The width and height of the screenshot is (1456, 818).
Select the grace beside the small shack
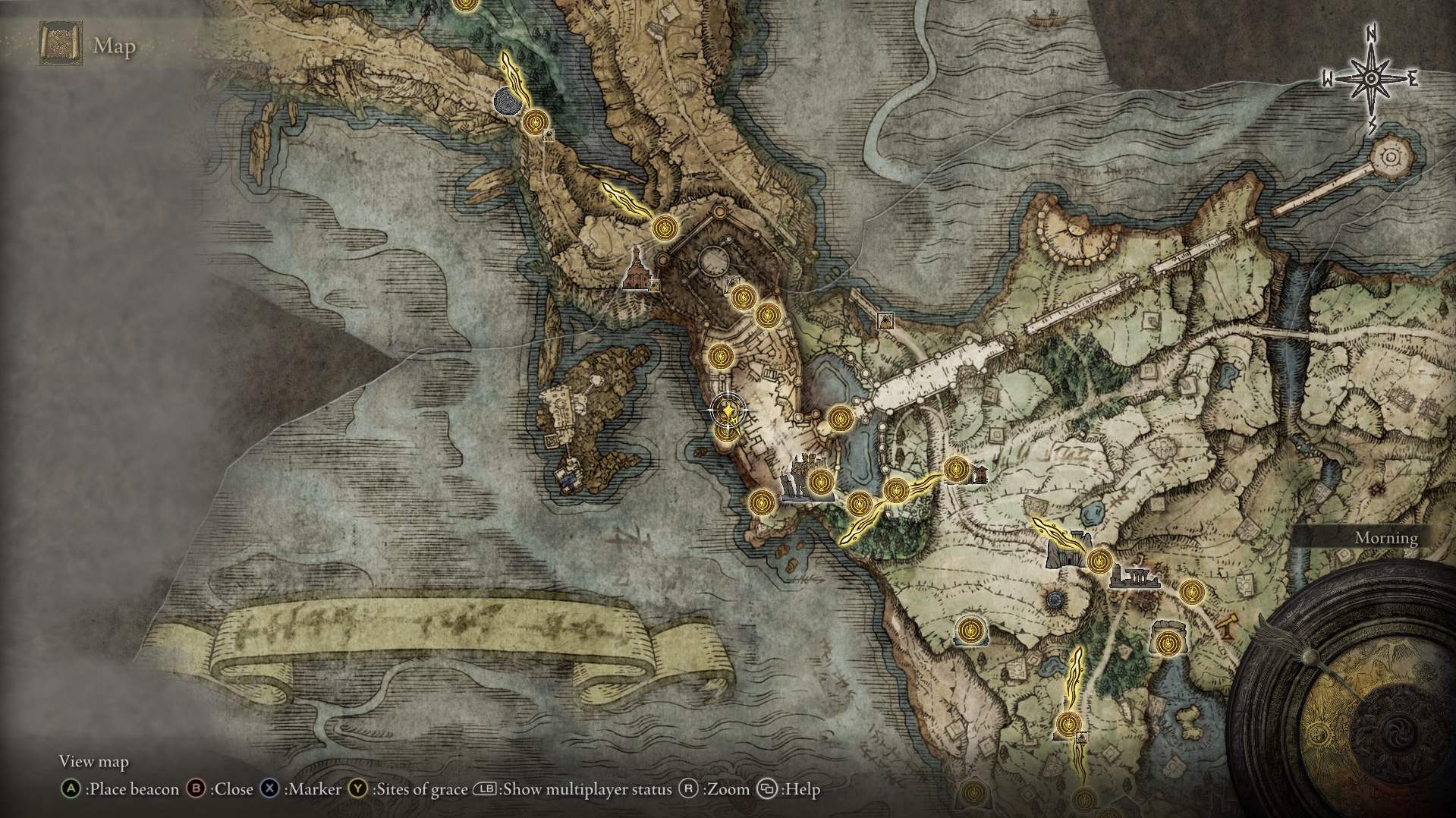pos(955,469)
